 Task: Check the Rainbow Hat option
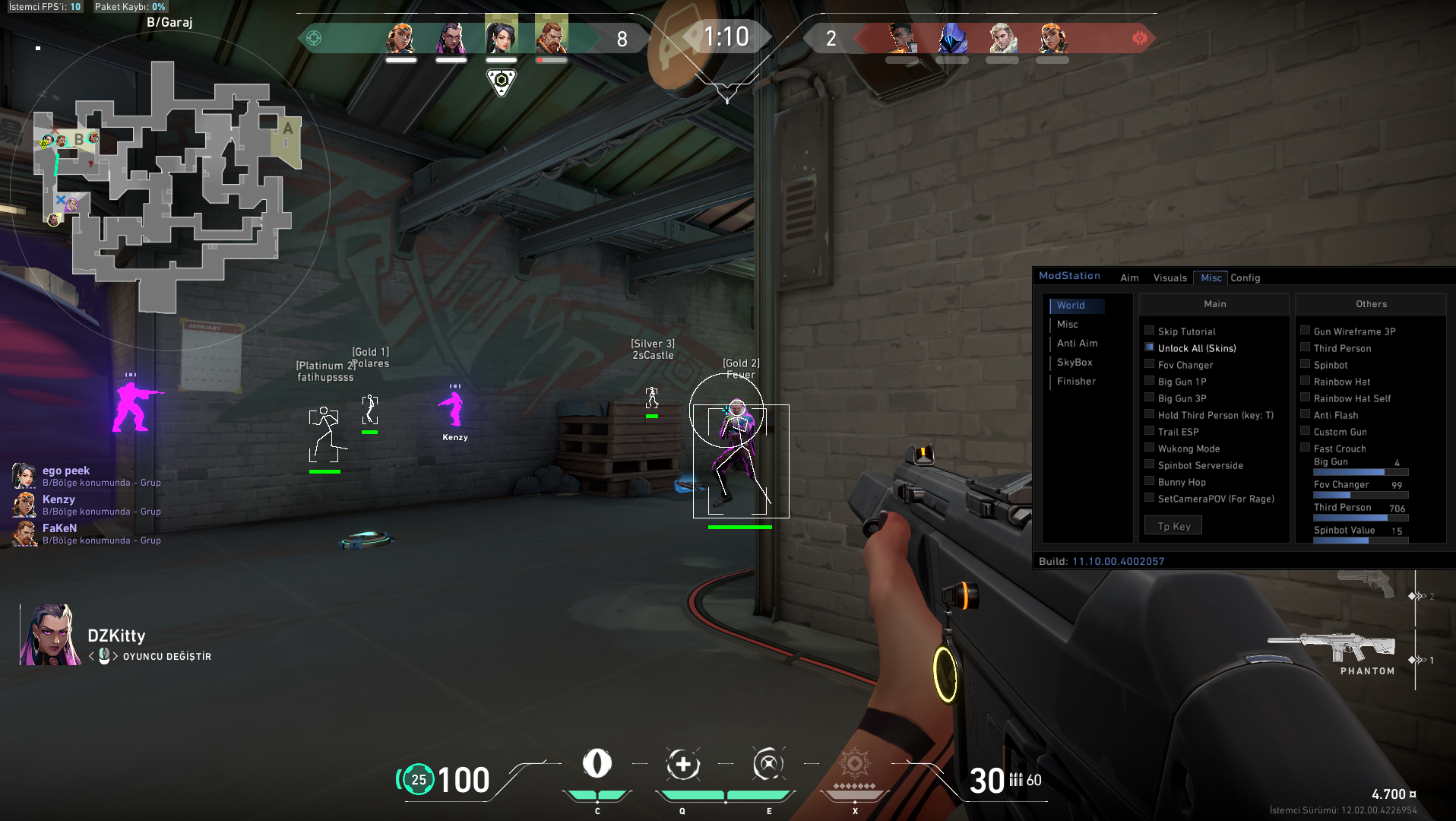point(1306,381)
